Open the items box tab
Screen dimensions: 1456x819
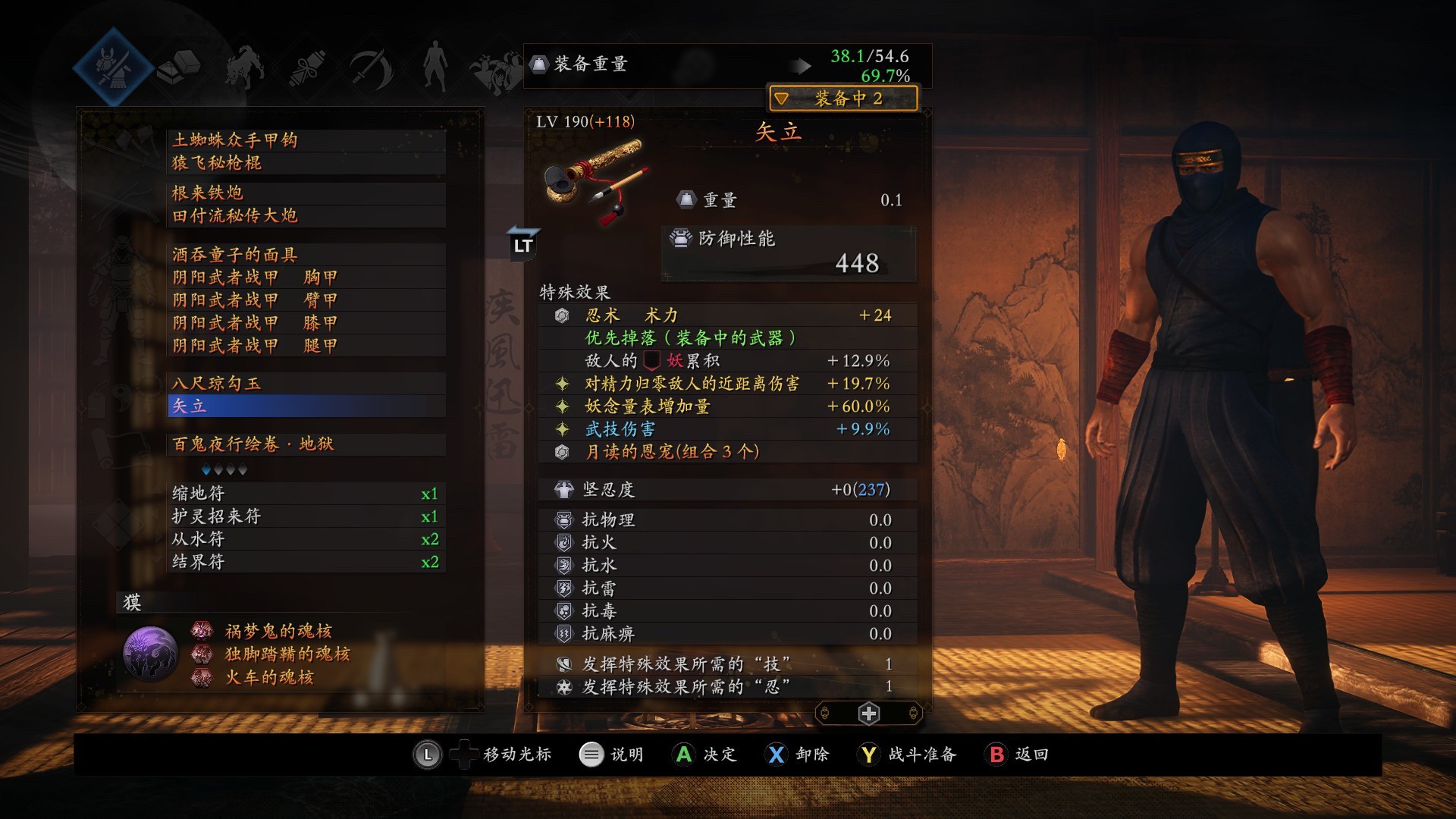(179, 67)
